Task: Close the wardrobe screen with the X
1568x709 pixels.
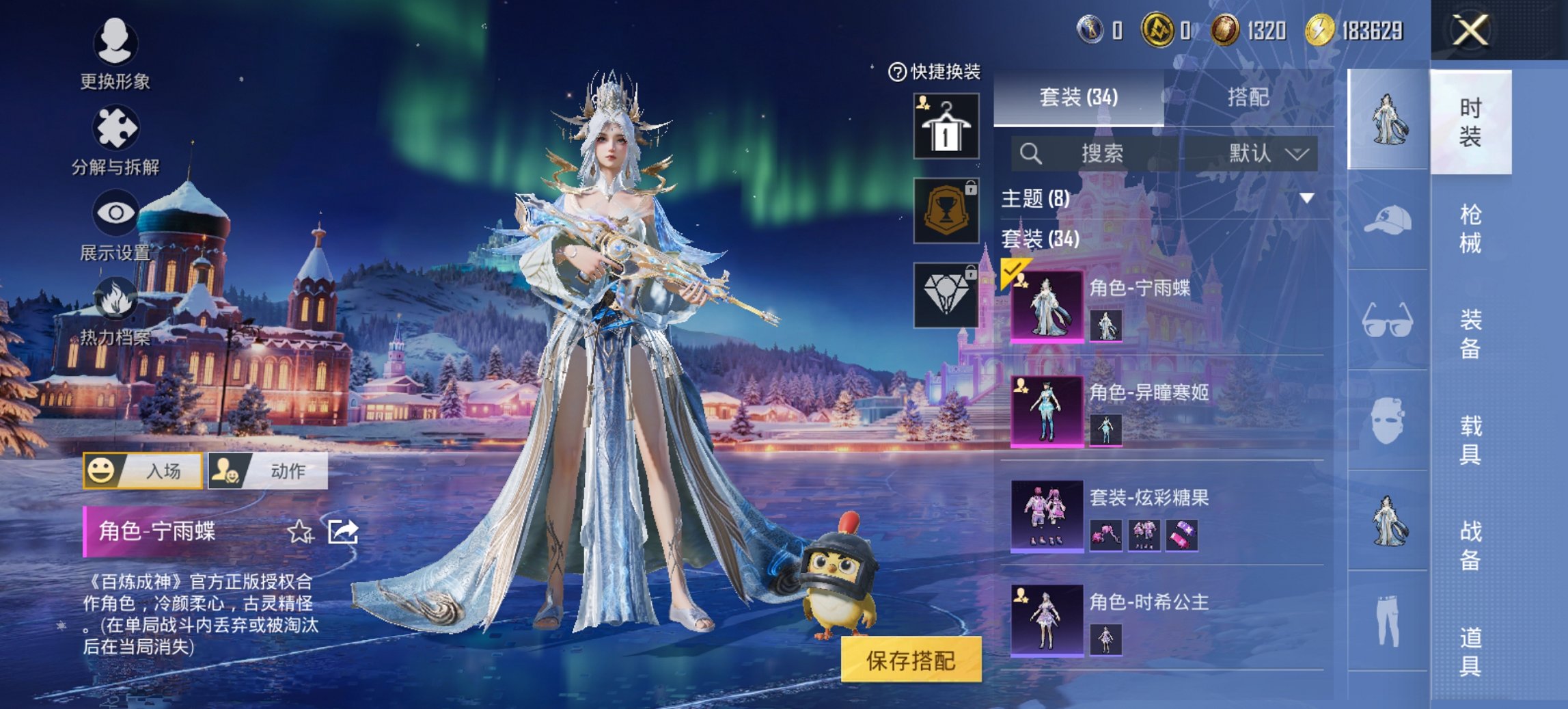Action: click(1470, 31)
